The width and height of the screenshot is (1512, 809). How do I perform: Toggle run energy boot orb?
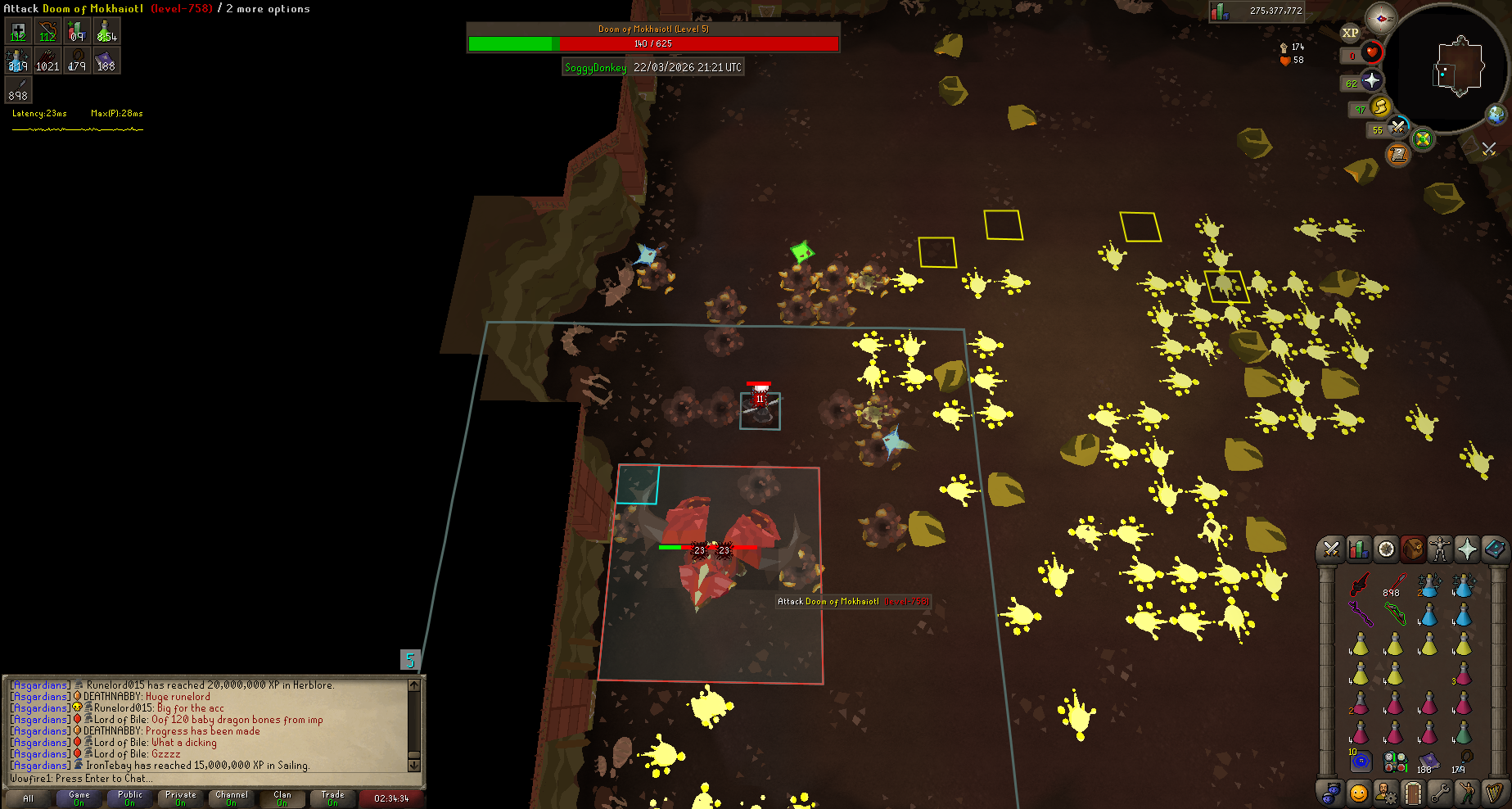[1381, 106]
